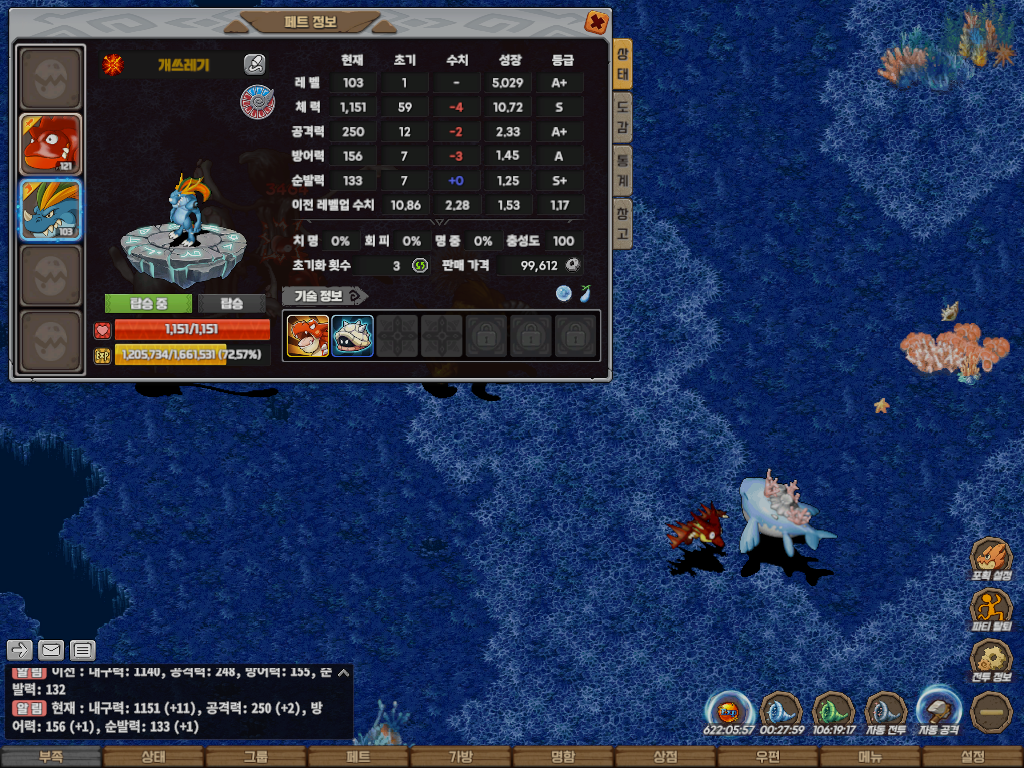Screen dimensions: 1024x768
Task: Click the grey 탑승 button
Action: [231, 303]
